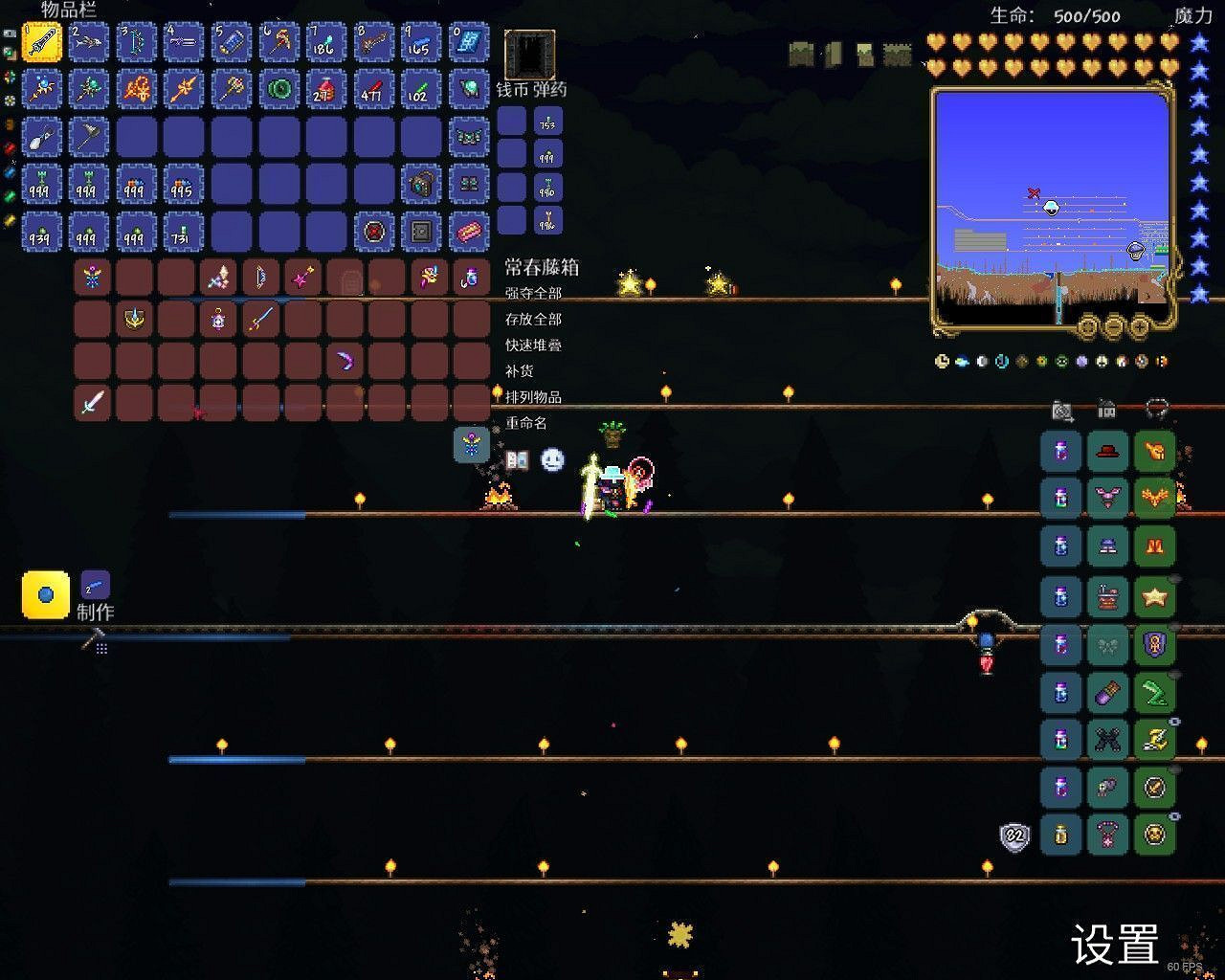Click the loadout camera icon above the equipment panel
The height and width of the screenshot is (980, 1225).
[1060, 410]
